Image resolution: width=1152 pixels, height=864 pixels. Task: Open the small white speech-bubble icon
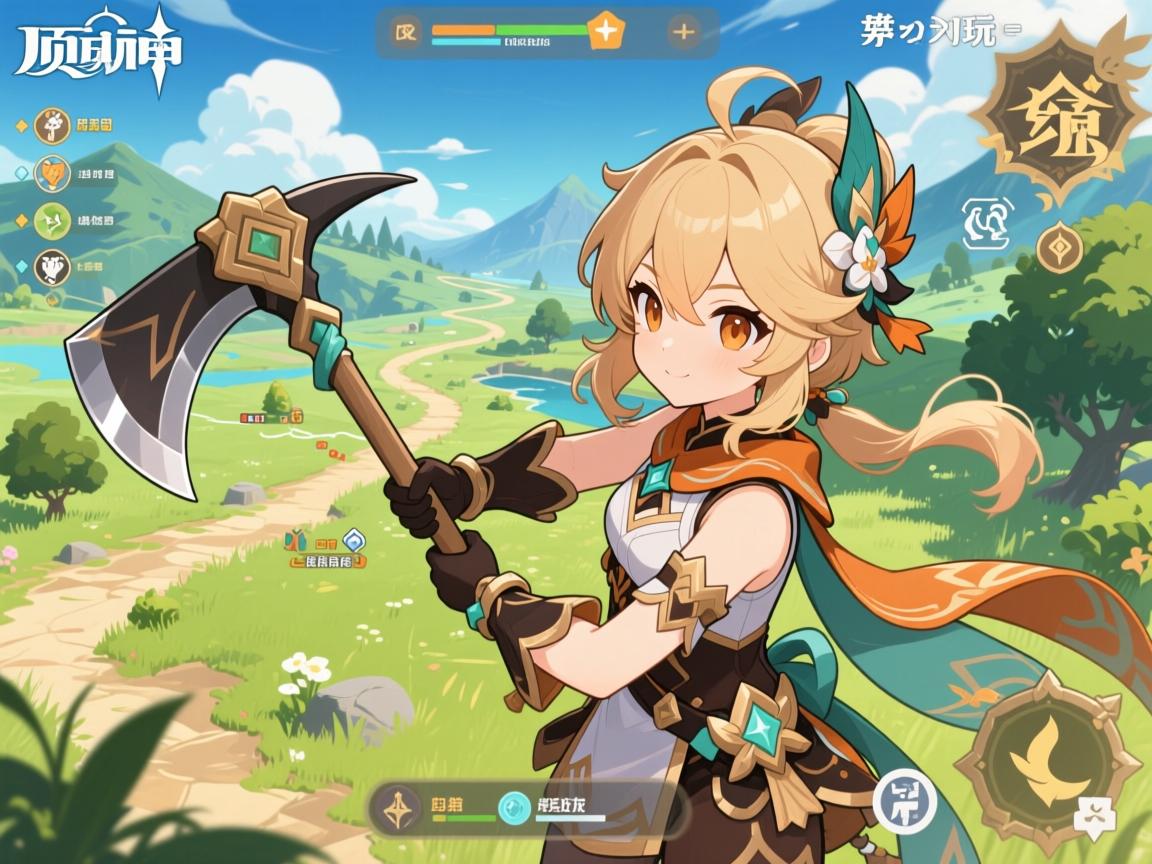(1093, 818)
